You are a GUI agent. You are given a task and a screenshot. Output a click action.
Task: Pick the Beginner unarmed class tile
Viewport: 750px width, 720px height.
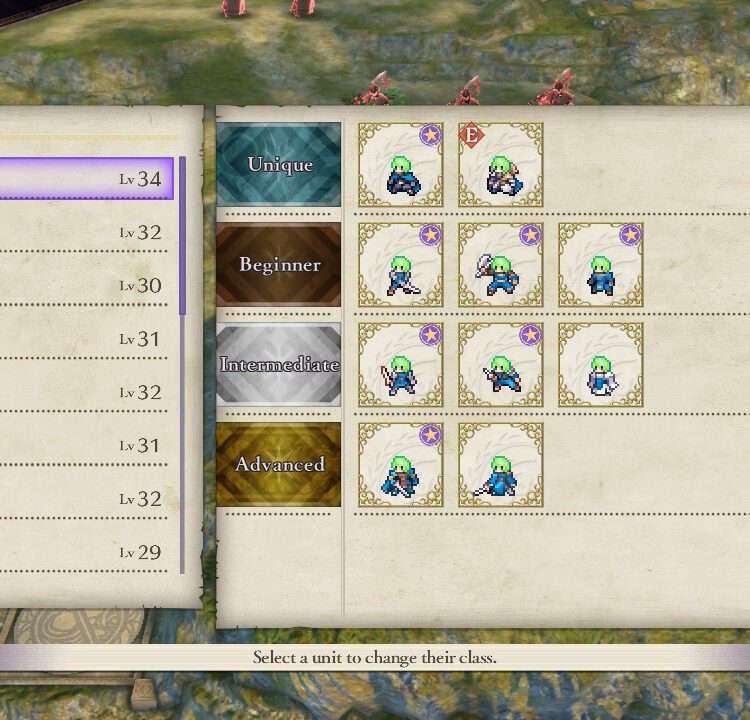[600, 265]
